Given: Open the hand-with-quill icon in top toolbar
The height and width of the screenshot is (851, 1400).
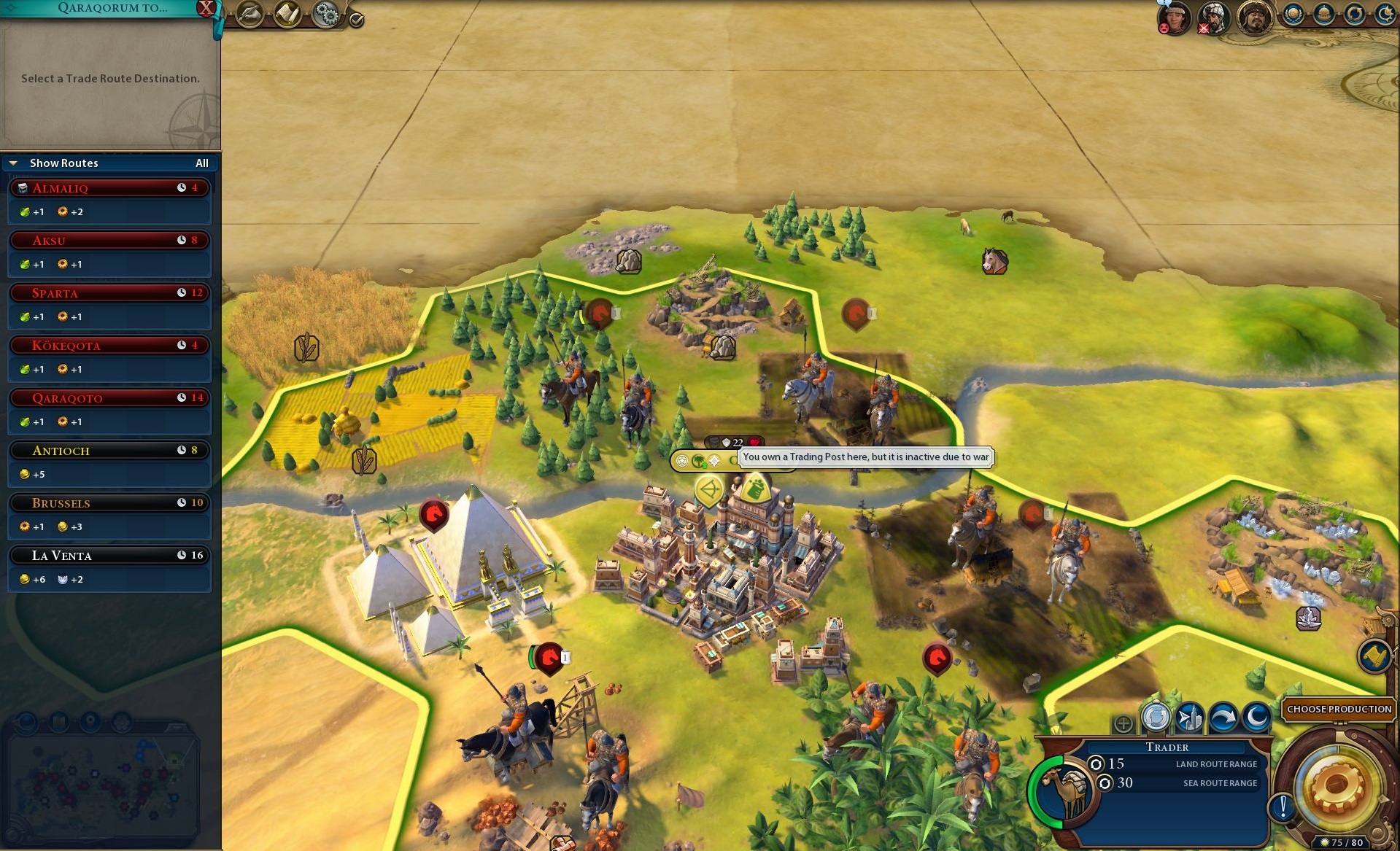Looking at the screenshot, I should [250, 14].
